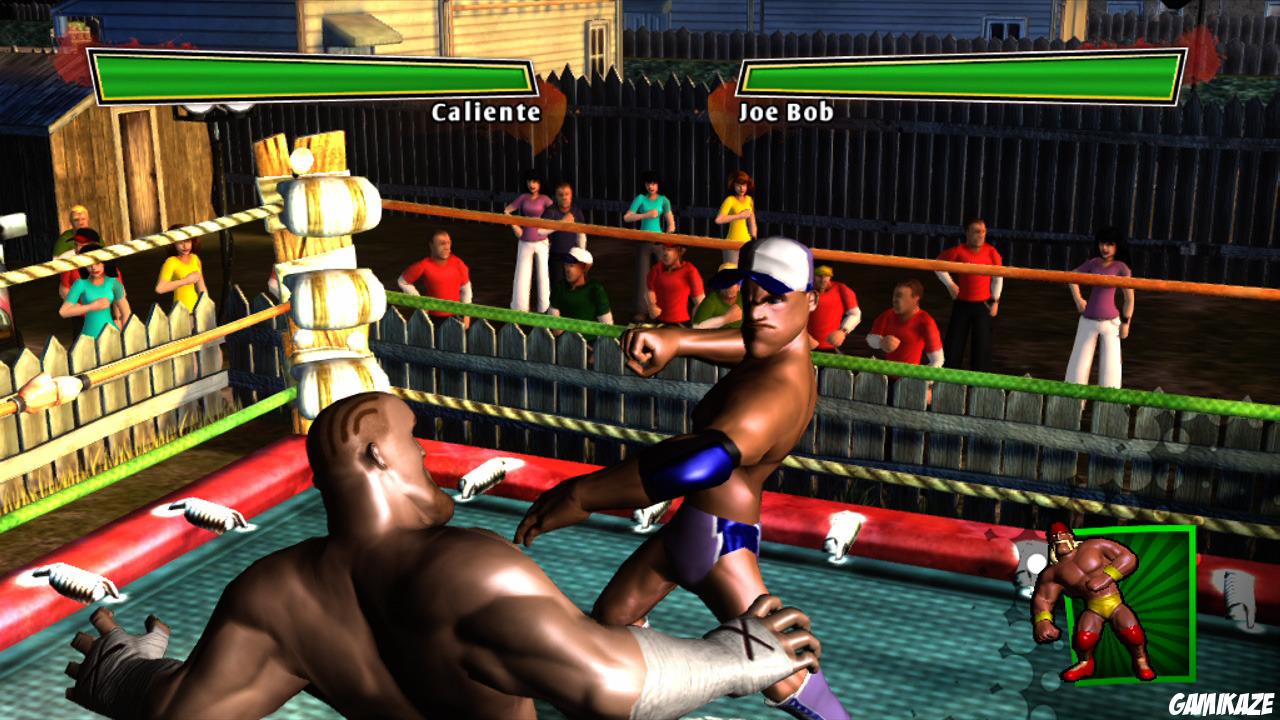Select the Caliente name label

[483, 114]
